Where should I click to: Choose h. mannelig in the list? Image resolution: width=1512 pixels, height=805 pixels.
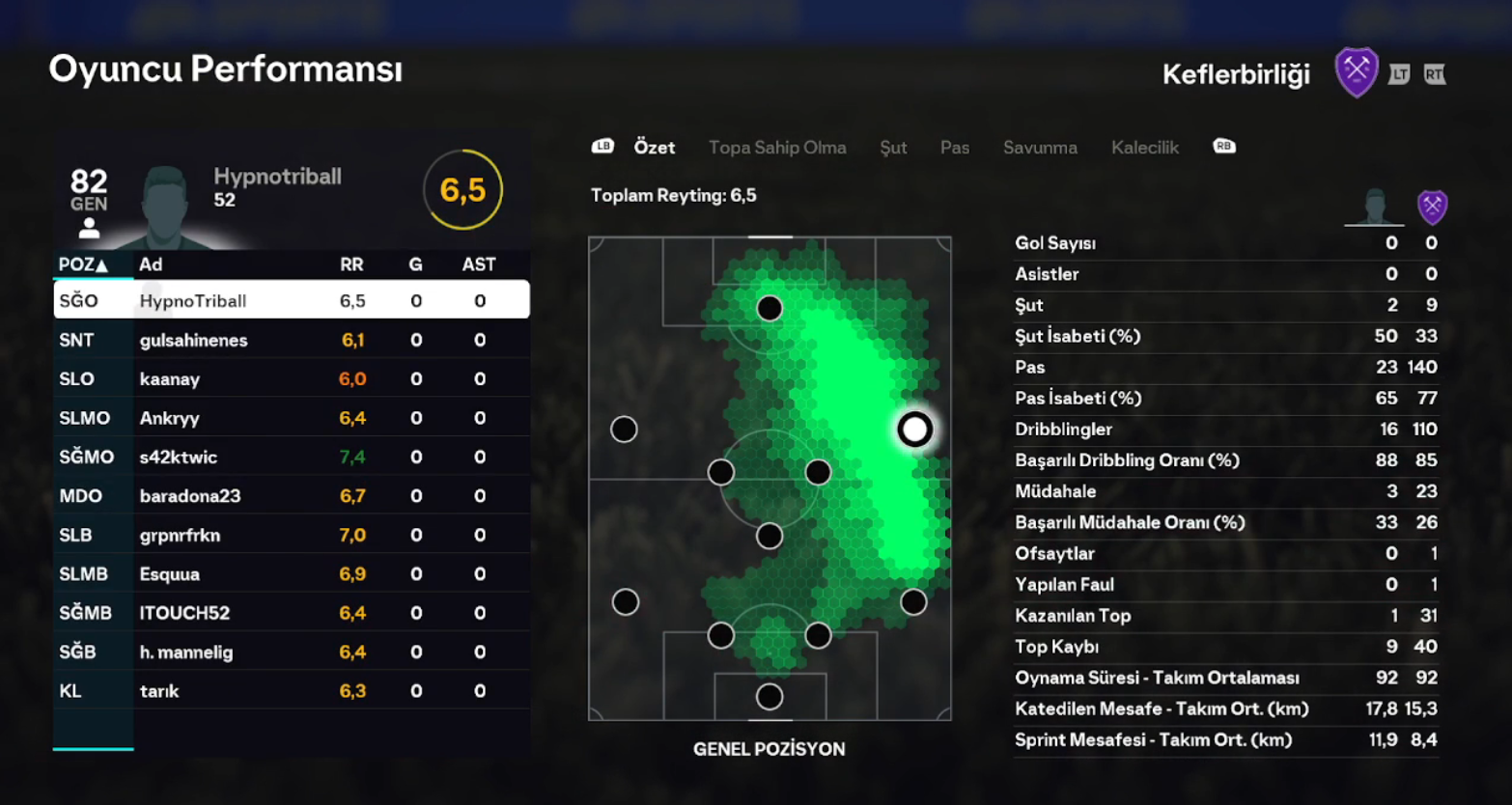291,652
